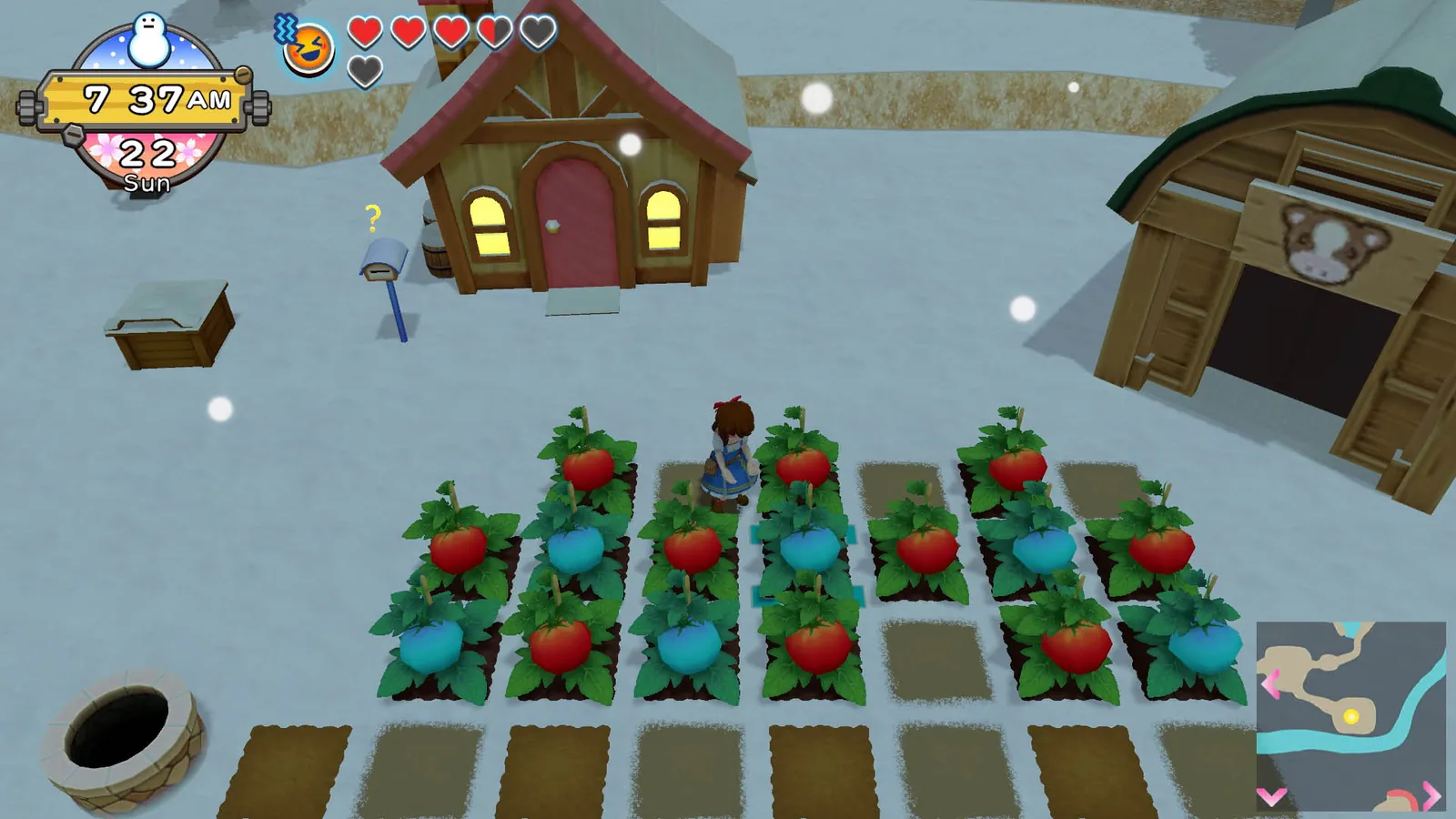Click the first full red heart
Image resolution: width=1456 pixels, height=819 pixels.
coord(365,31)
